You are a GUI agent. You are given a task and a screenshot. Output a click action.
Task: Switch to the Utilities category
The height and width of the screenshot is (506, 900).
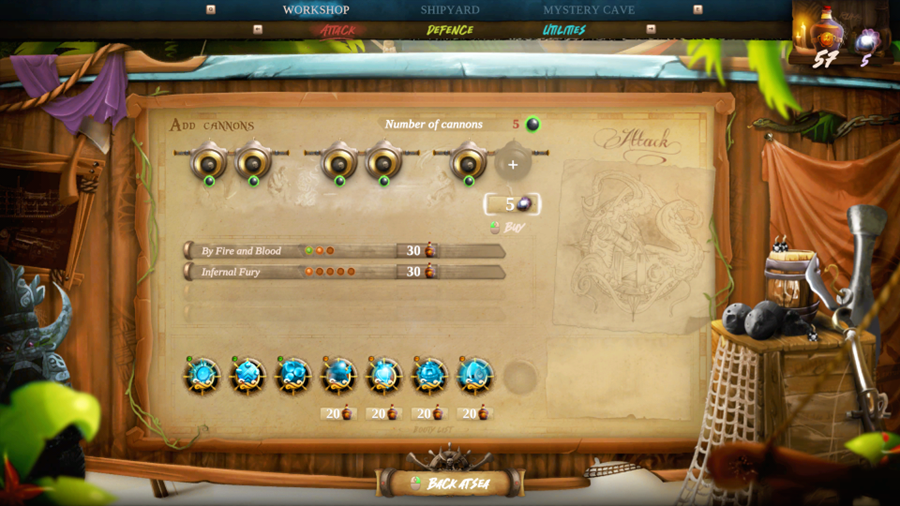tap(564, 30)
